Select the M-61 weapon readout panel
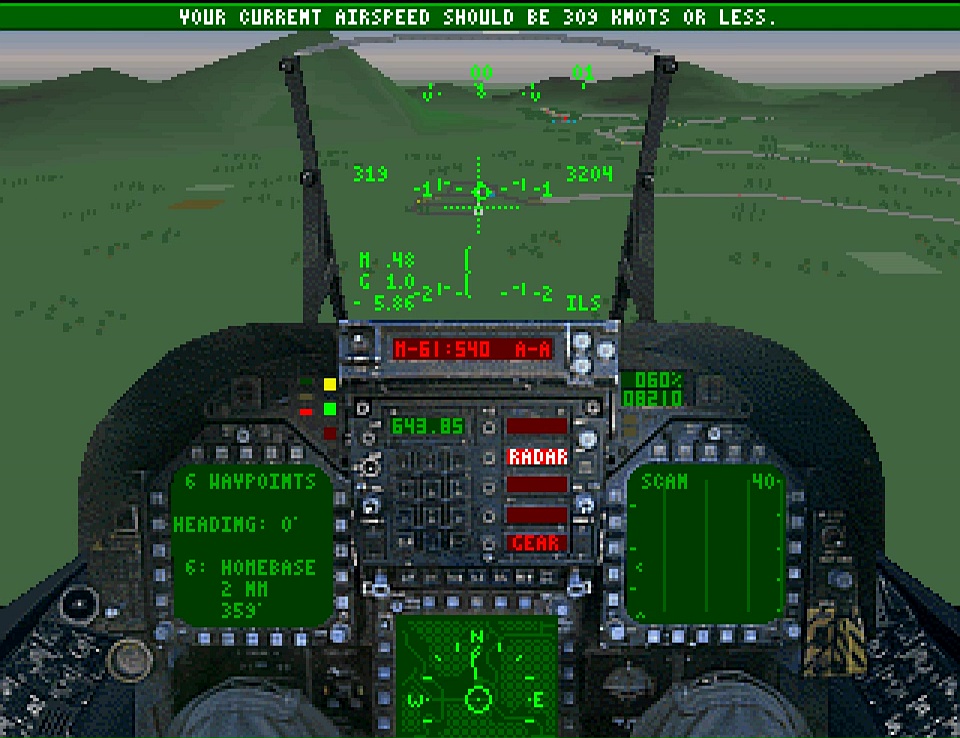The height and width of the screenshot is (738, 960). 470,349
